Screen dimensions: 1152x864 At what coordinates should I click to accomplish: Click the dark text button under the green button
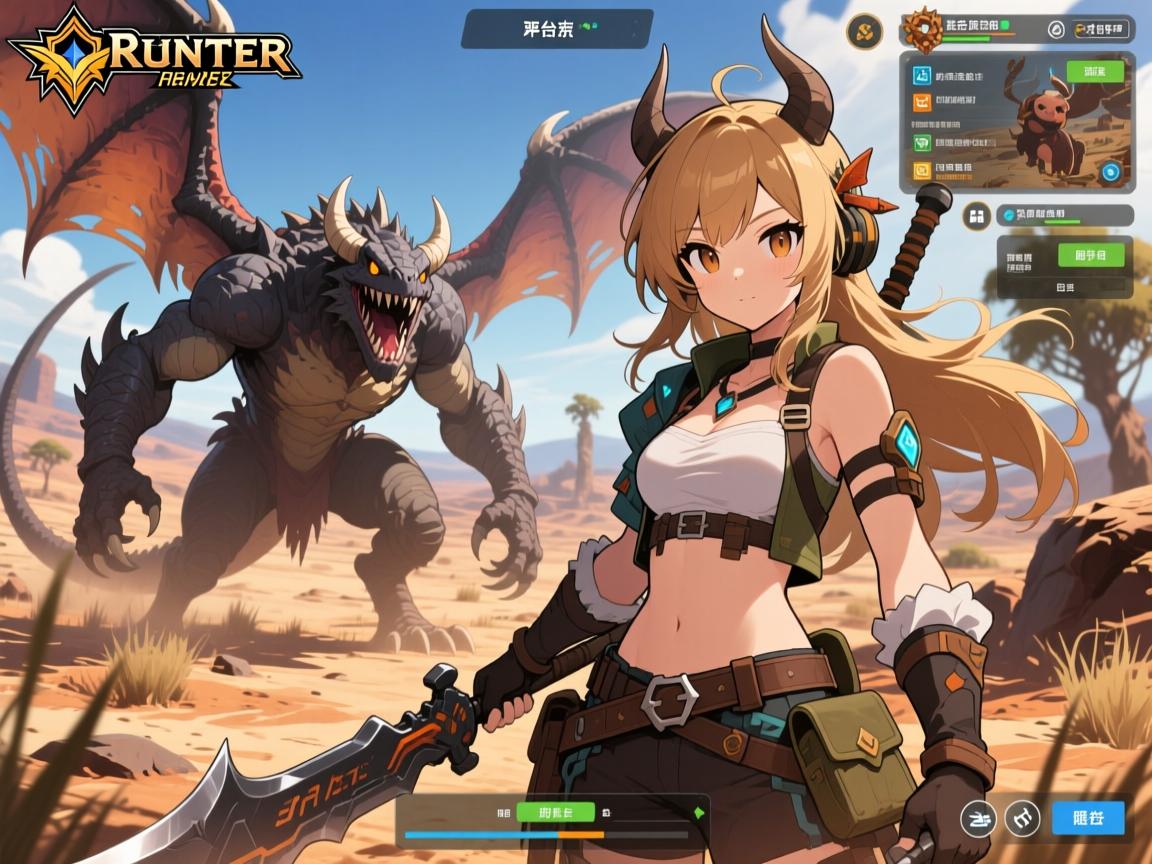(1064, 286)
